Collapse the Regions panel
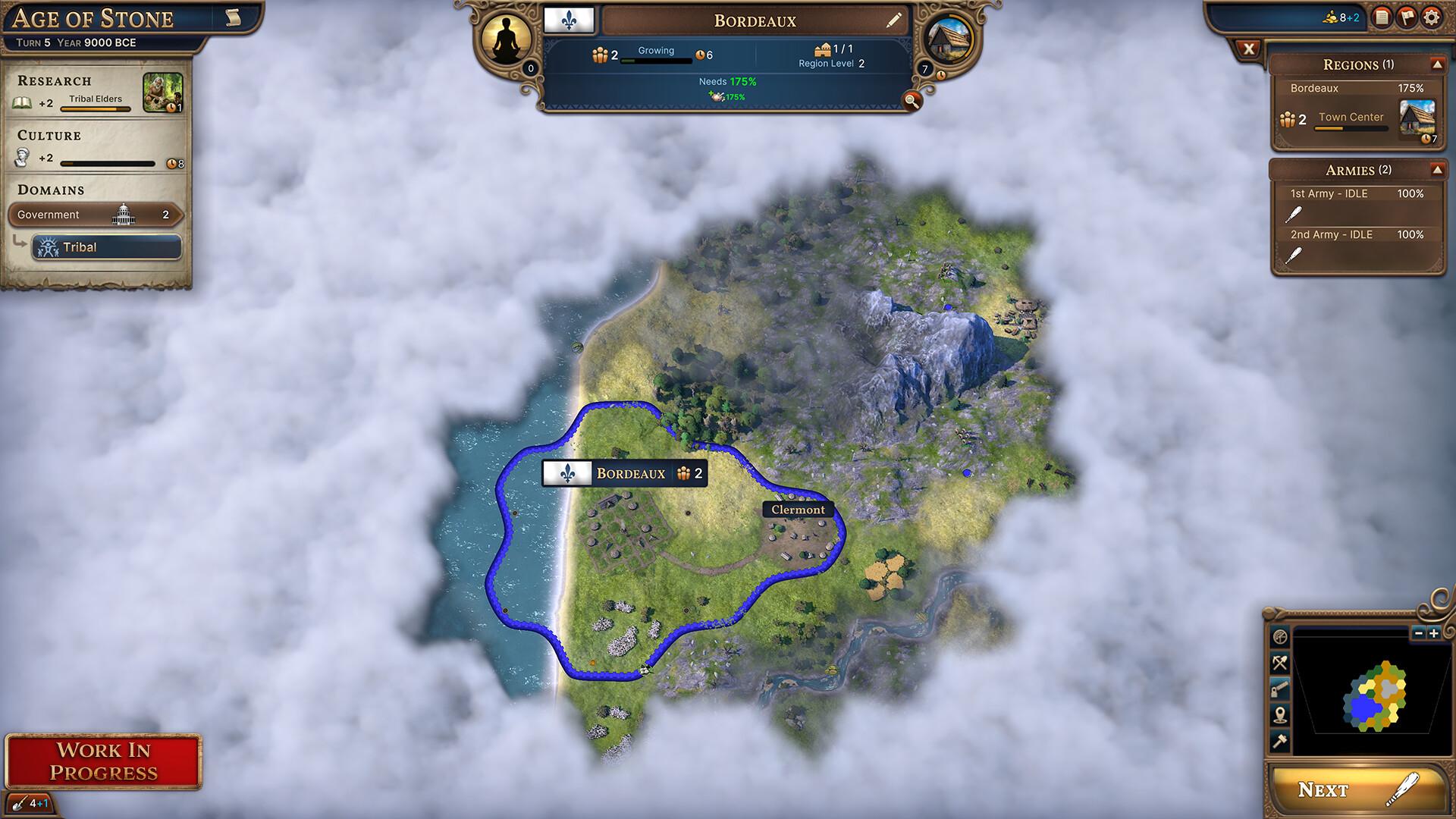The width and height of the screenshot is (1456, 819). [x=1436, y=64]
